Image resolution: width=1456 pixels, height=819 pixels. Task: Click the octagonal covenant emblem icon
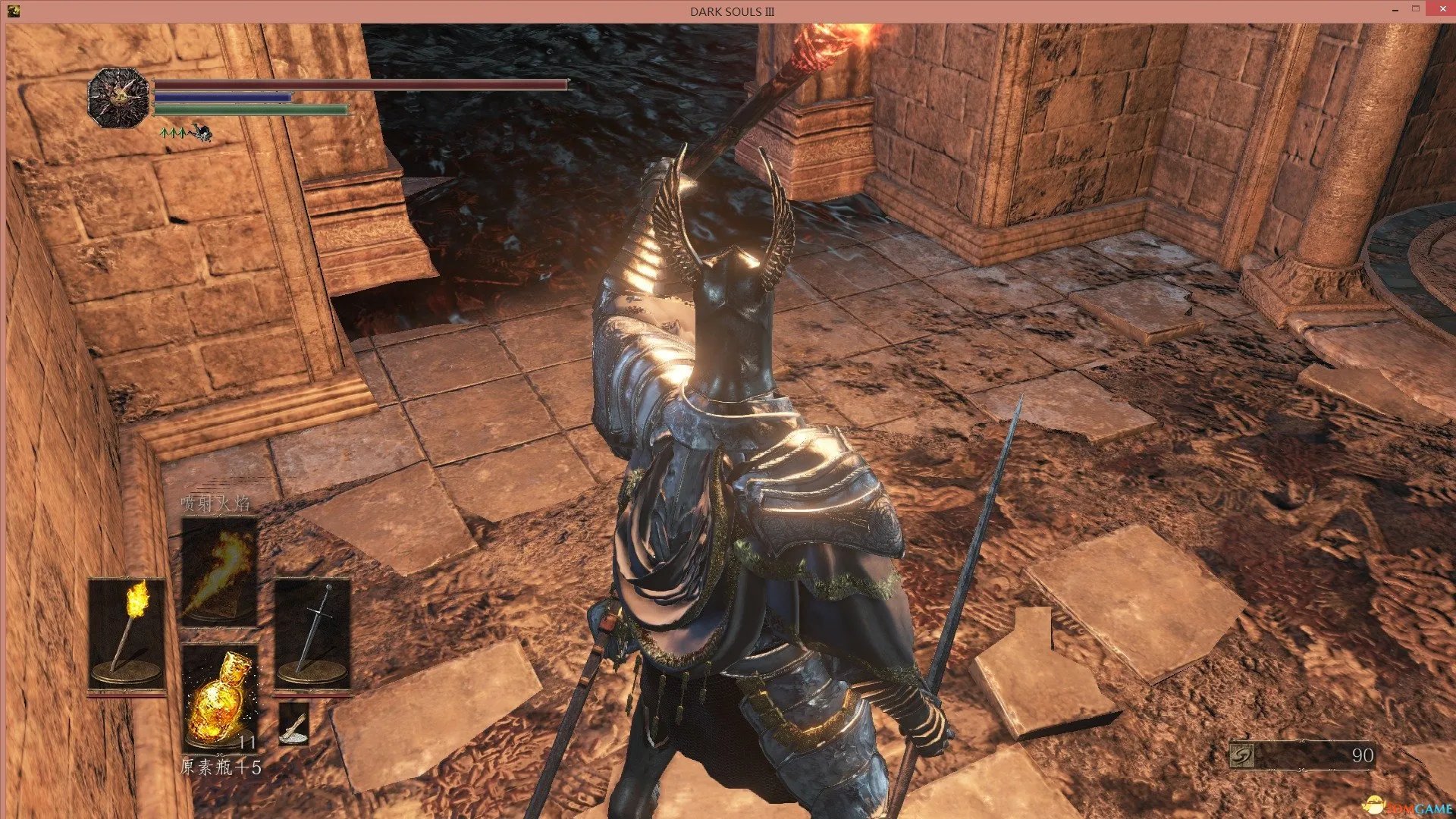pos(118,97)
